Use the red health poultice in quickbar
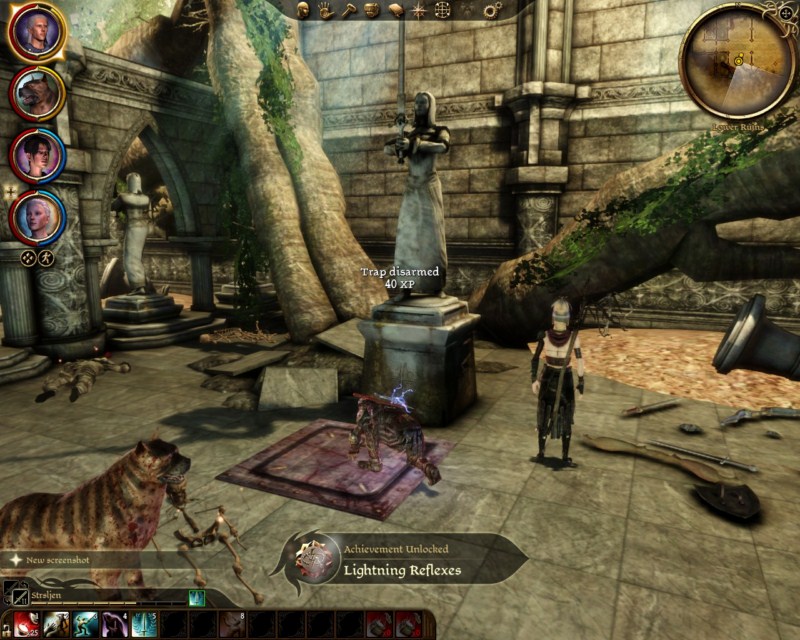800x640 pixels. click(x=25, y=625)
